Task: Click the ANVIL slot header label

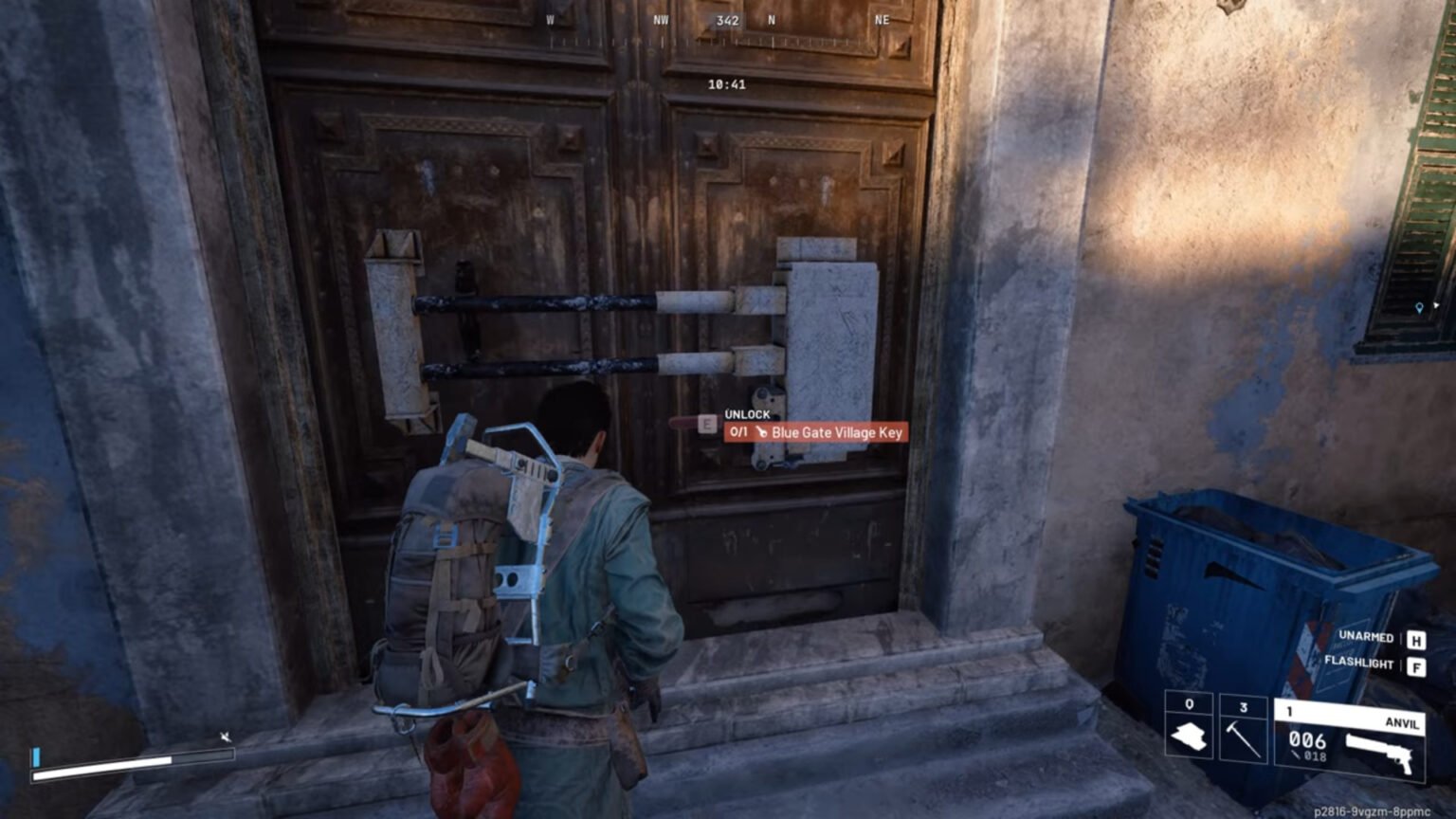Action: (x=1404, y=723)
